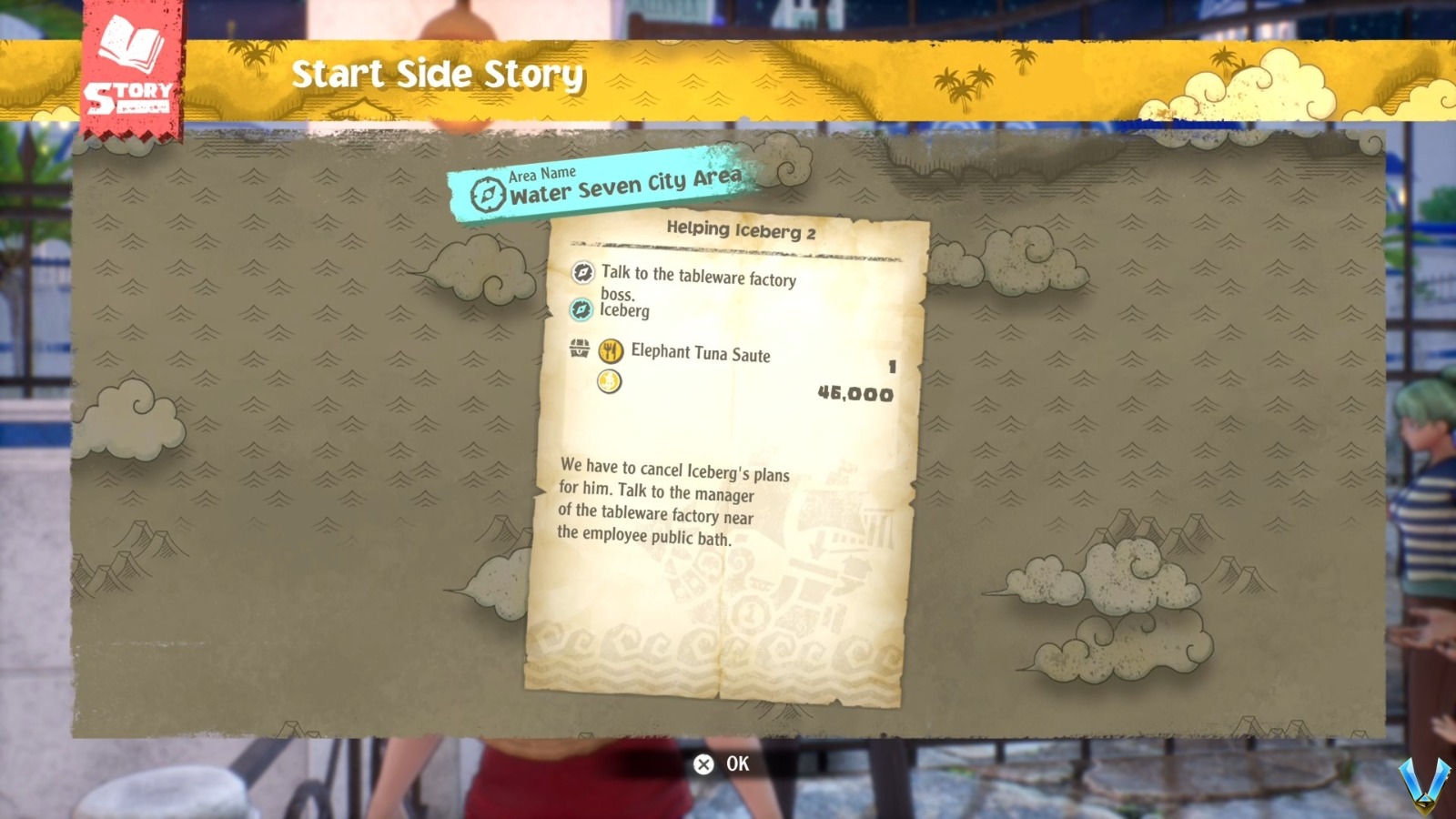Select the Elephant Tuna Saute reward text
The image size is (1456, 819).
coord(701,354)
